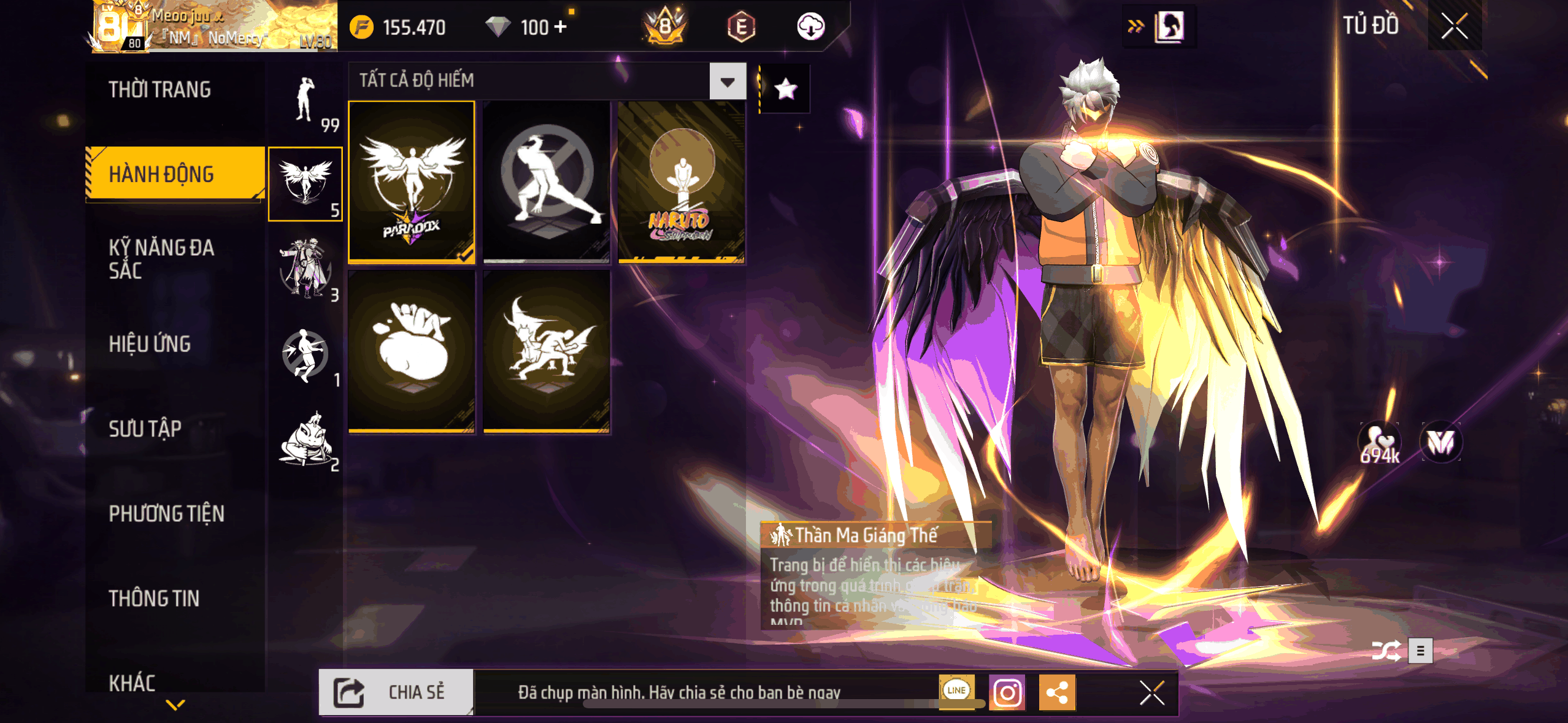This screenshot has width=1568, height=723.
Task: Select the Paradox winged emote card
Action: [x=412, y=182]
